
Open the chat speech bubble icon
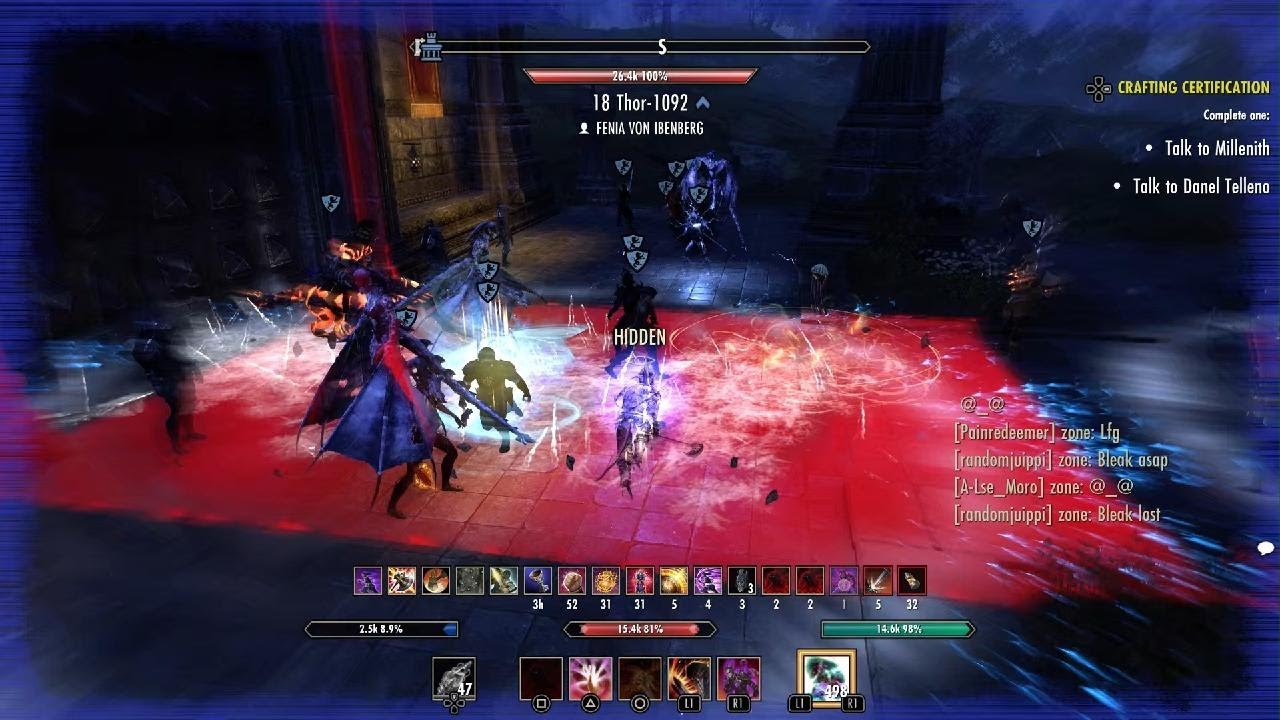tap(1265, 548)
